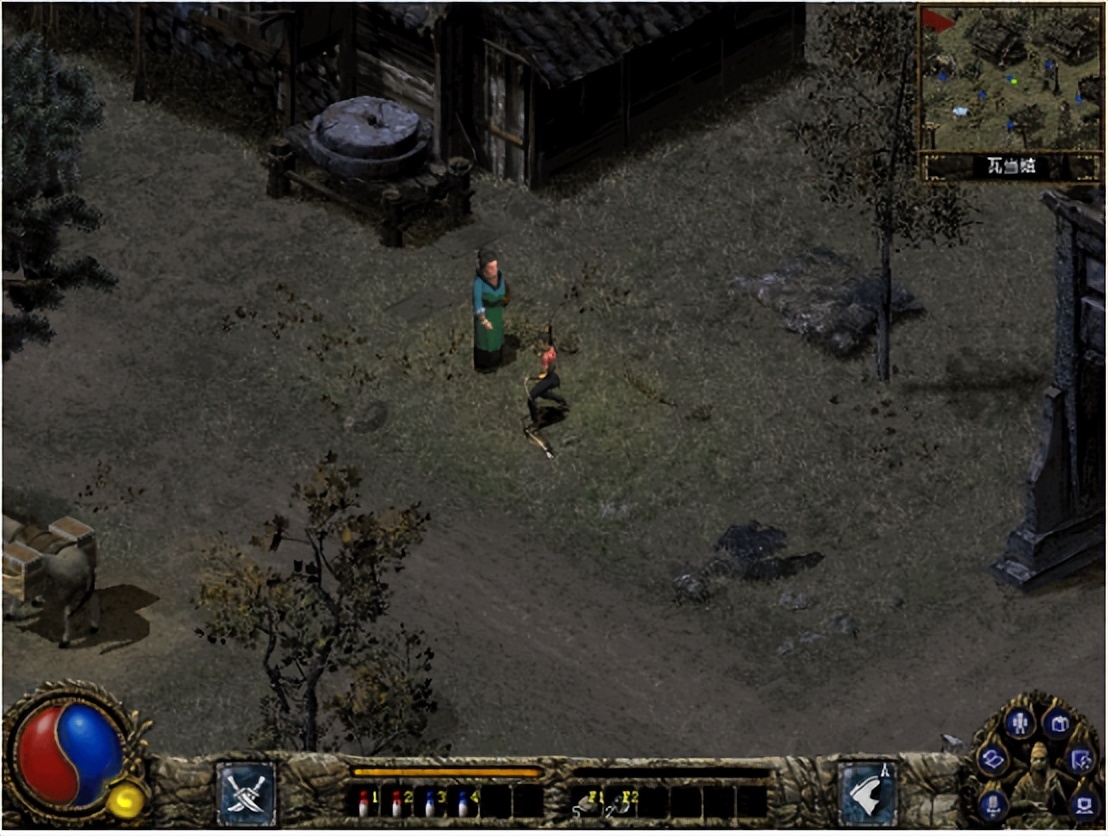Click the red arrow marker on minimap
Screen dimensions: 1108x836
click(937, 19)
